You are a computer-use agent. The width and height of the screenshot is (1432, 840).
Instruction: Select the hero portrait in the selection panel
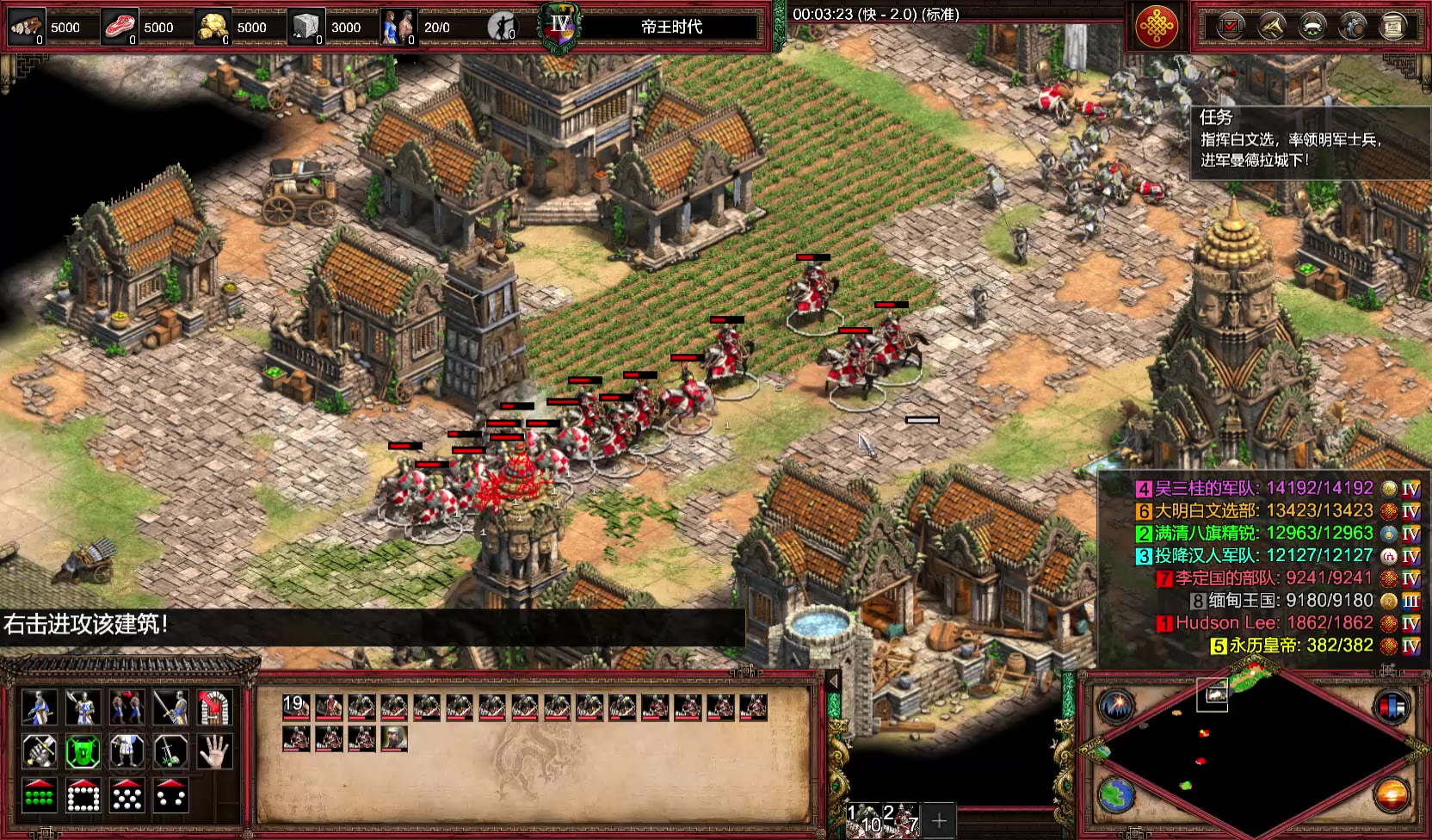tap(394, 738)
